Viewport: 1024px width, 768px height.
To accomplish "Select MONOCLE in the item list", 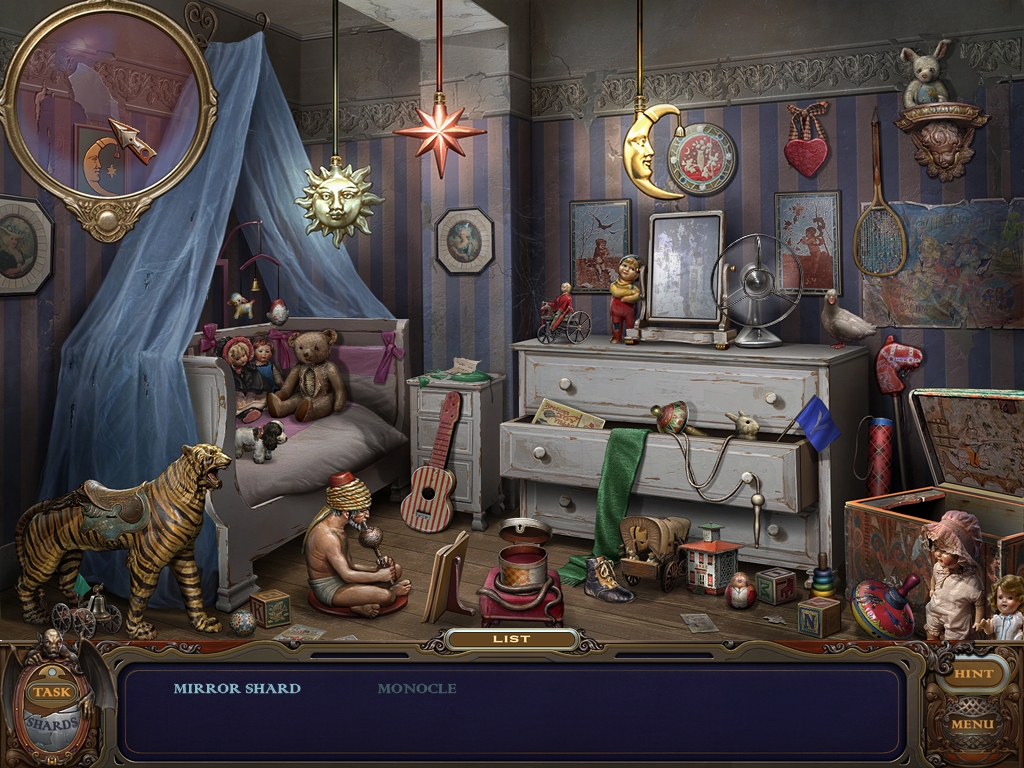I will click(417, 688).
